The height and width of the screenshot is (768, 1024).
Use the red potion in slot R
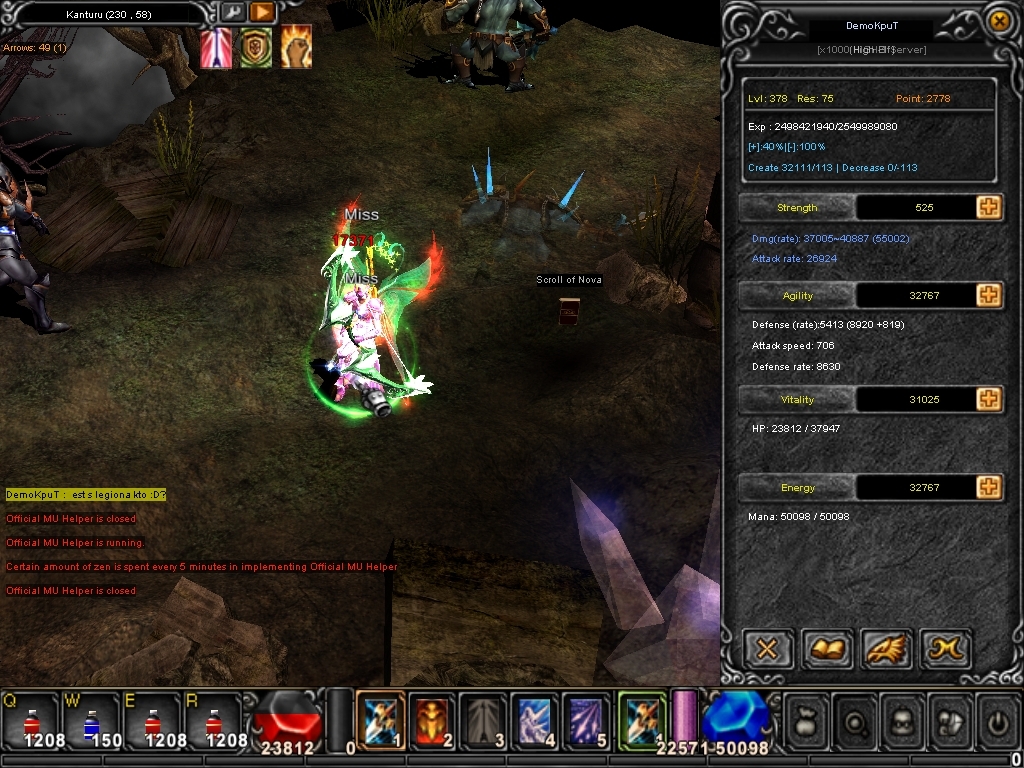click(x=213, y=720)
